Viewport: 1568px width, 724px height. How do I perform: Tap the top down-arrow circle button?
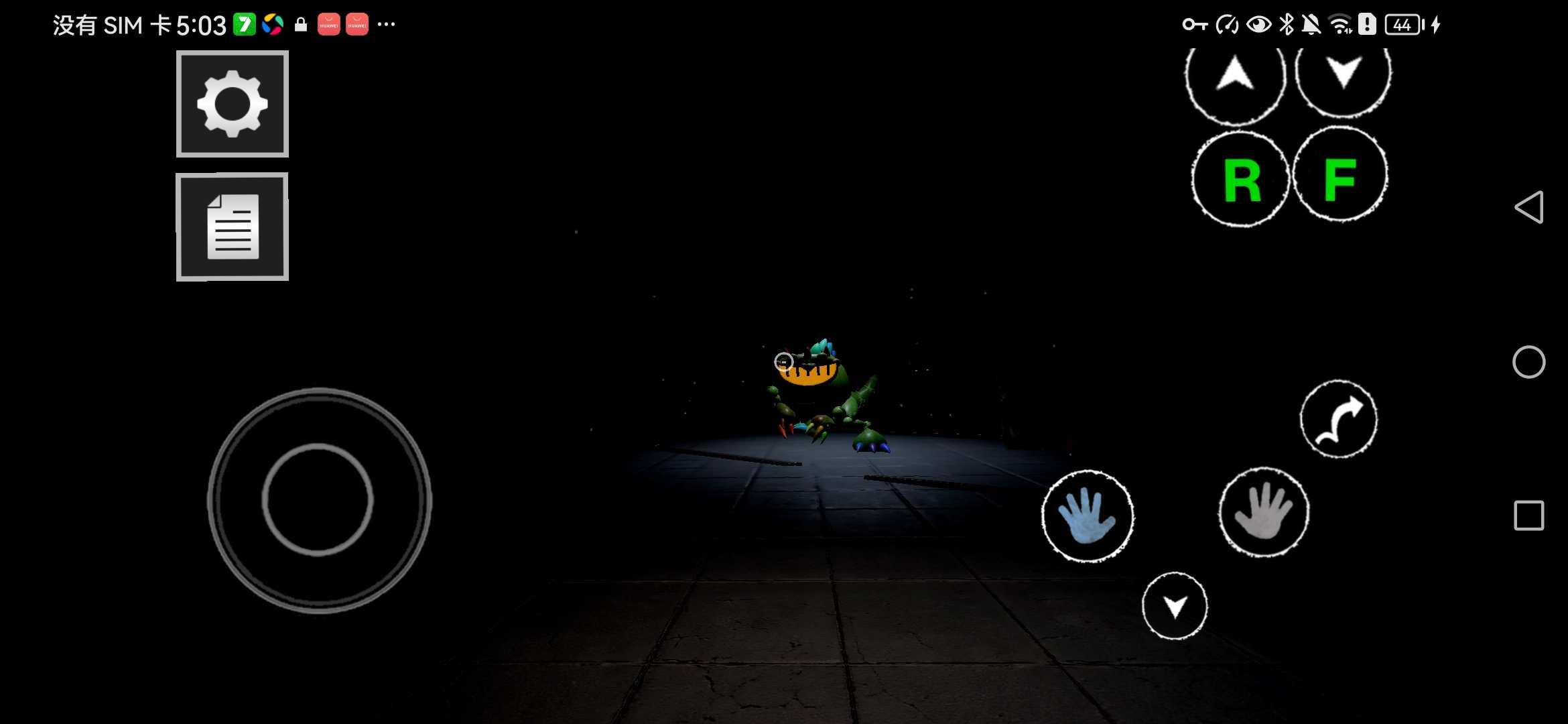pos(1343,74)
